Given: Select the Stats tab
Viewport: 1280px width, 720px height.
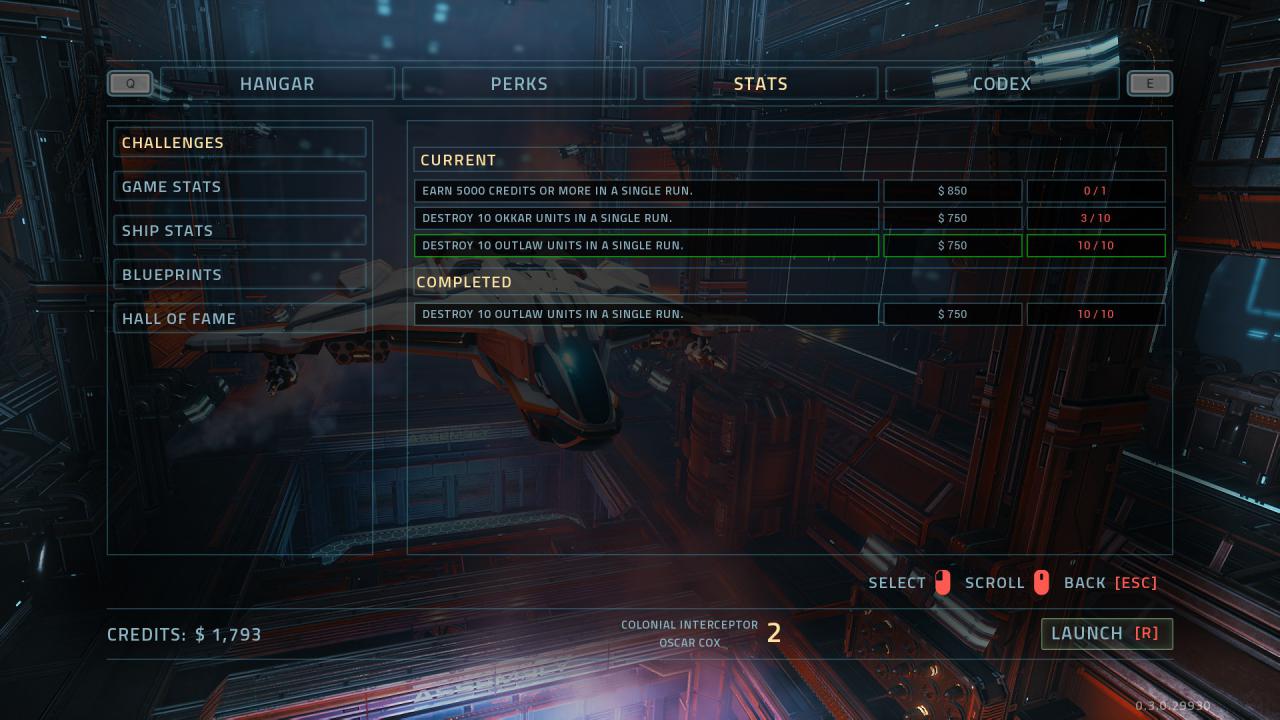Looking at the screenshot, I should pyautogui.click(x=760, y=84).
